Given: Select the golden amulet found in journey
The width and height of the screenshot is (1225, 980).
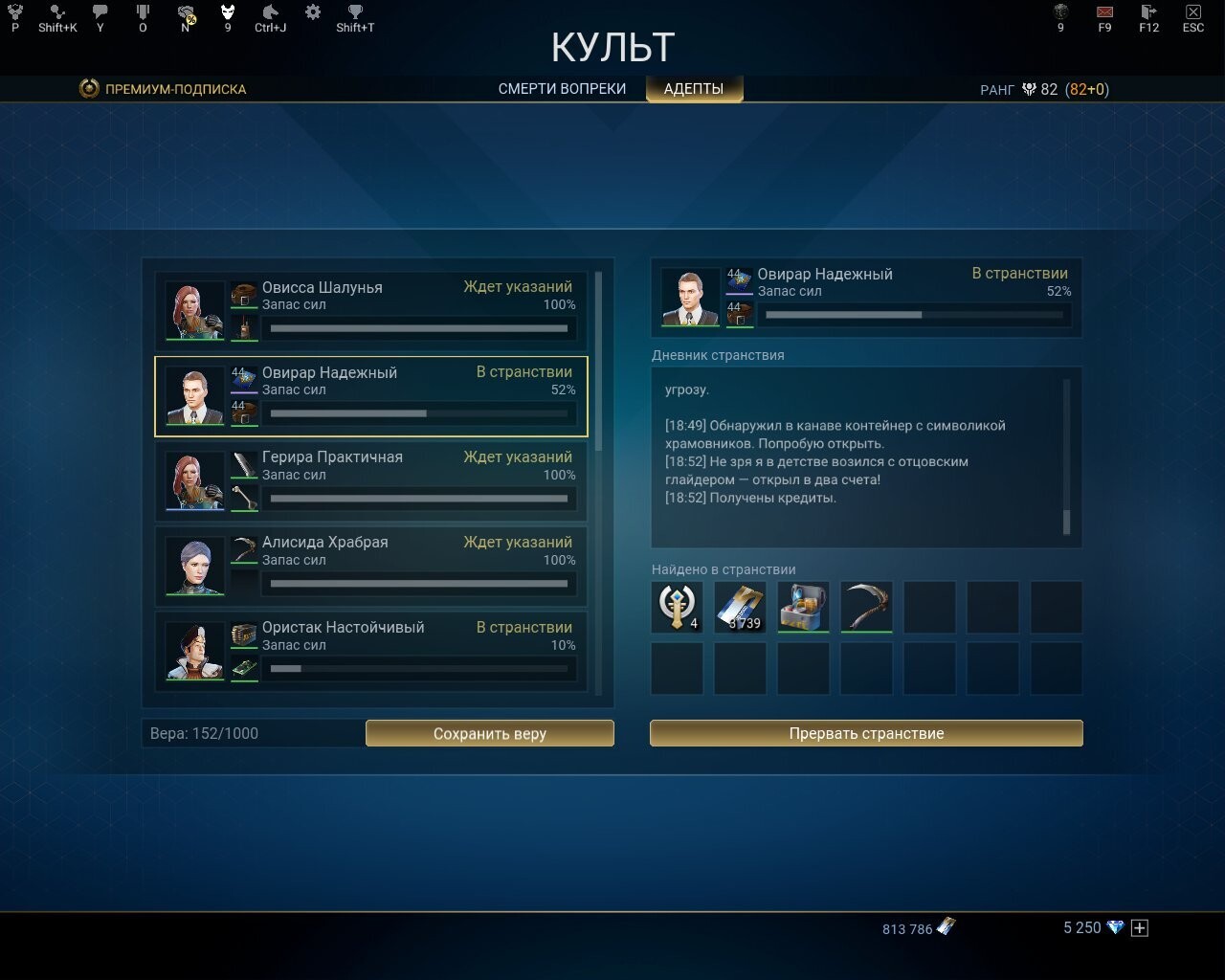Looking at the screenshot, I should [x=677, y=607].
